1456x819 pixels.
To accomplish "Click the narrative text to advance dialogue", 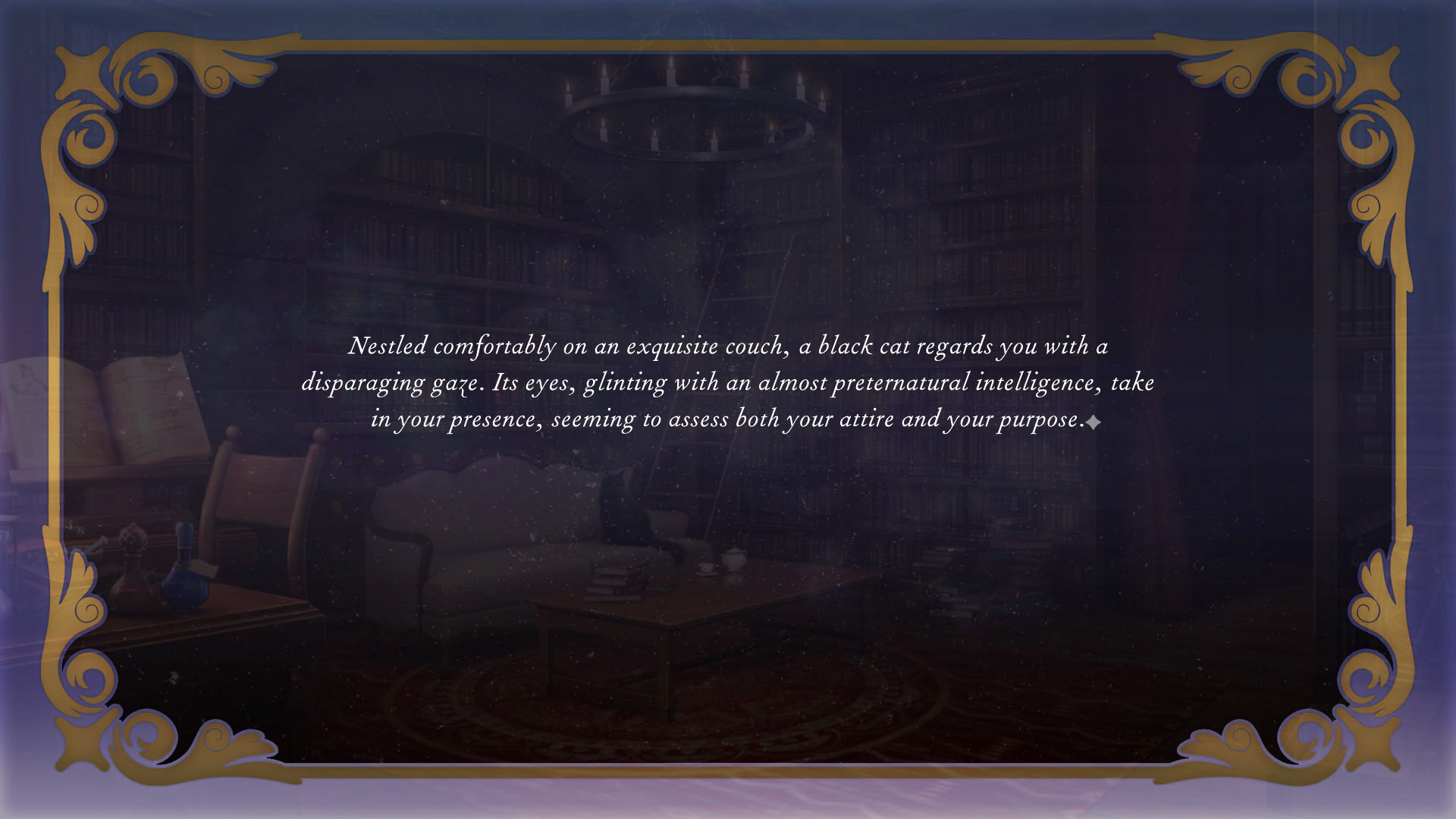I will pyautogui.click(x=728, y=383).
